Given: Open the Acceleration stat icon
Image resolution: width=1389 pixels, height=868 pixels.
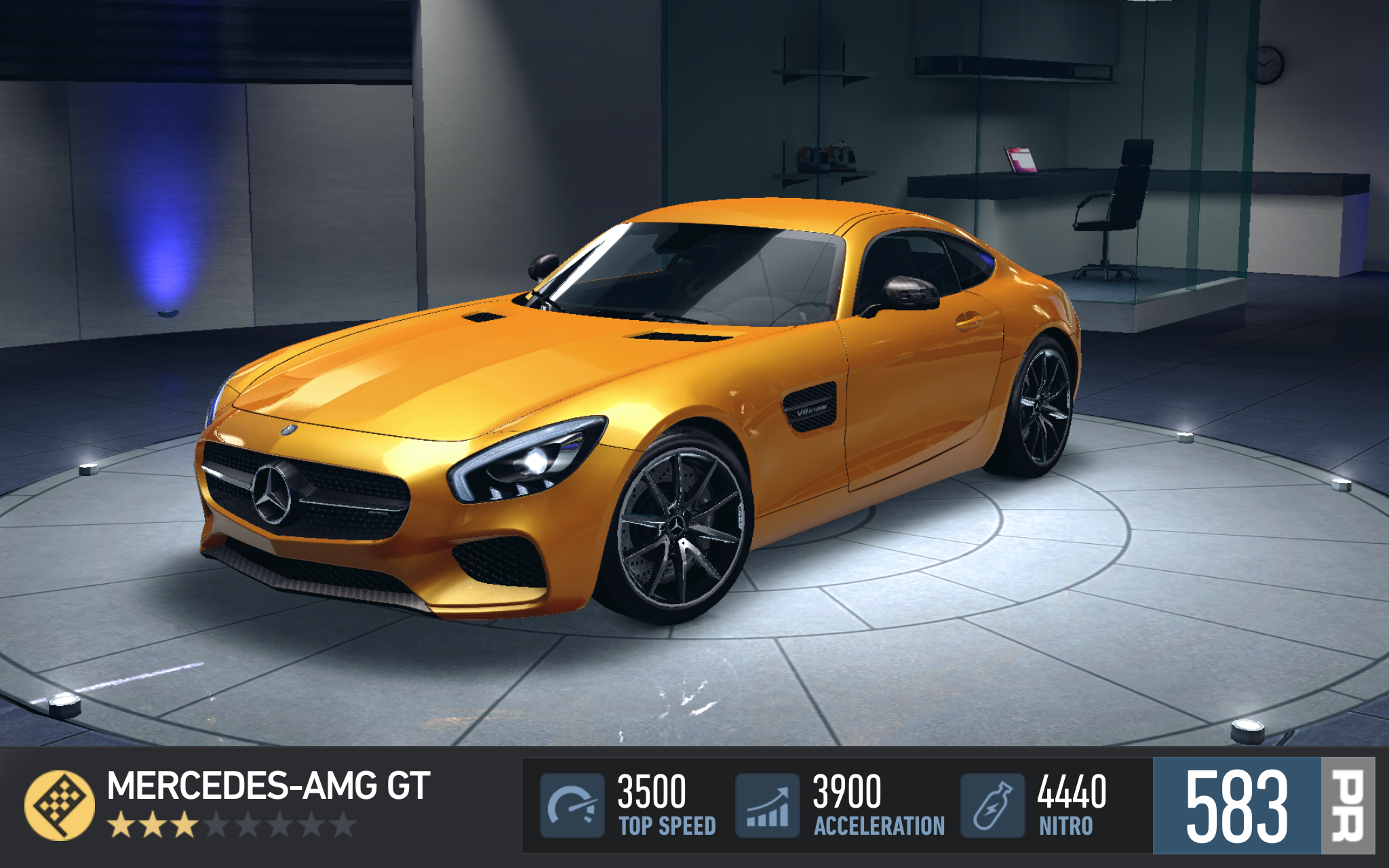Looking at the screenshot, I should [768, 806].
